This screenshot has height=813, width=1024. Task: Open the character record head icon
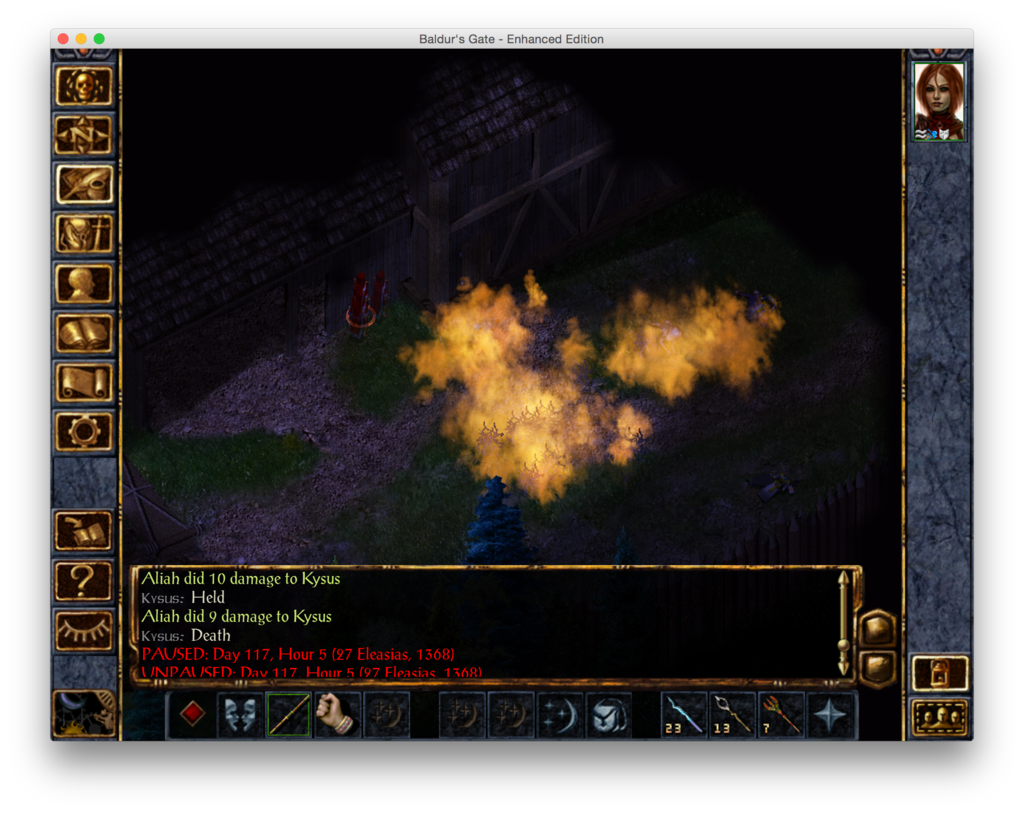tap(84, 283)
